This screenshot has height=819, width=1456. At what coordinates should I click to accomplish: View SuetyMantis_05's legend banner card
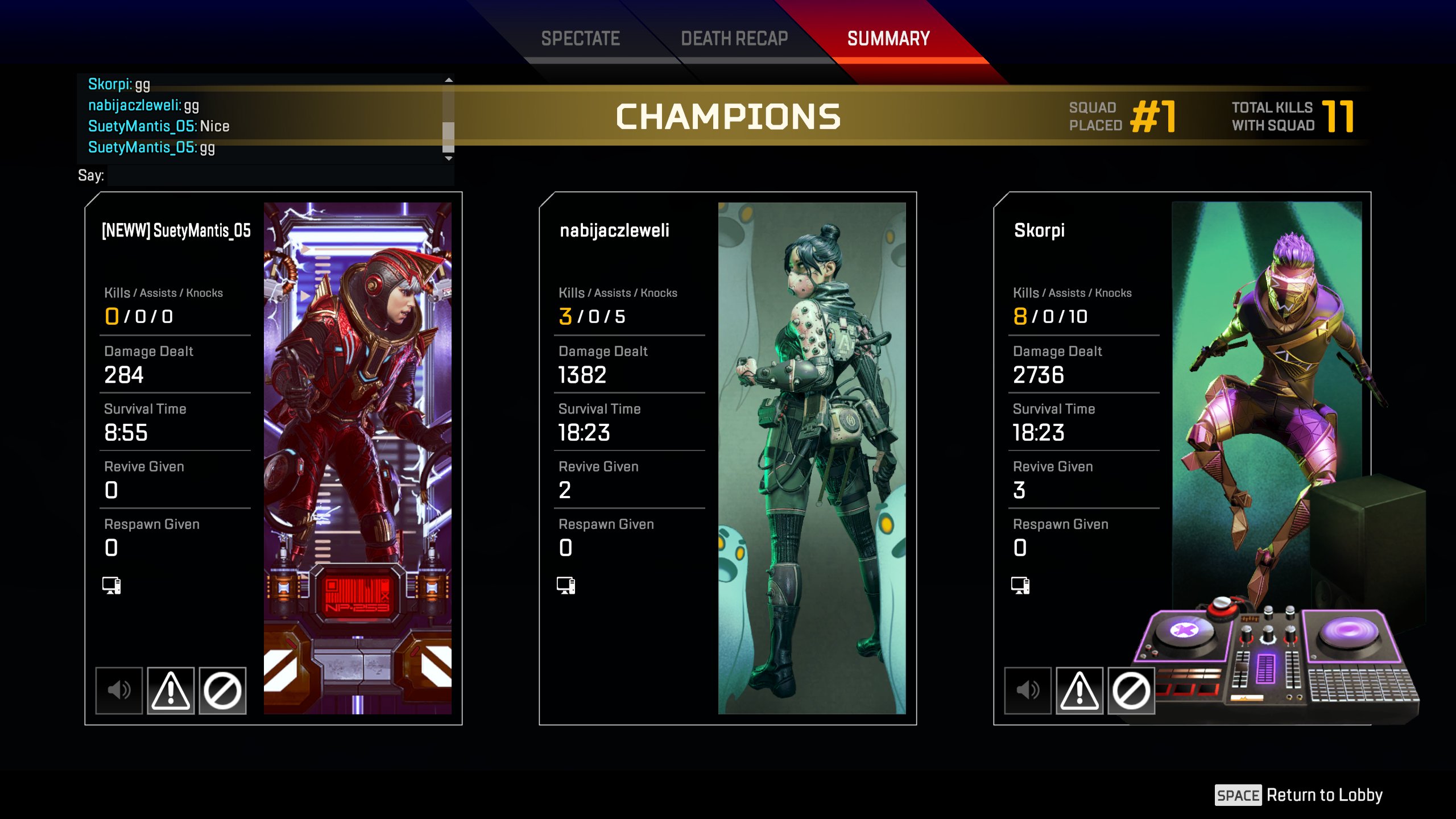point(357,458)
